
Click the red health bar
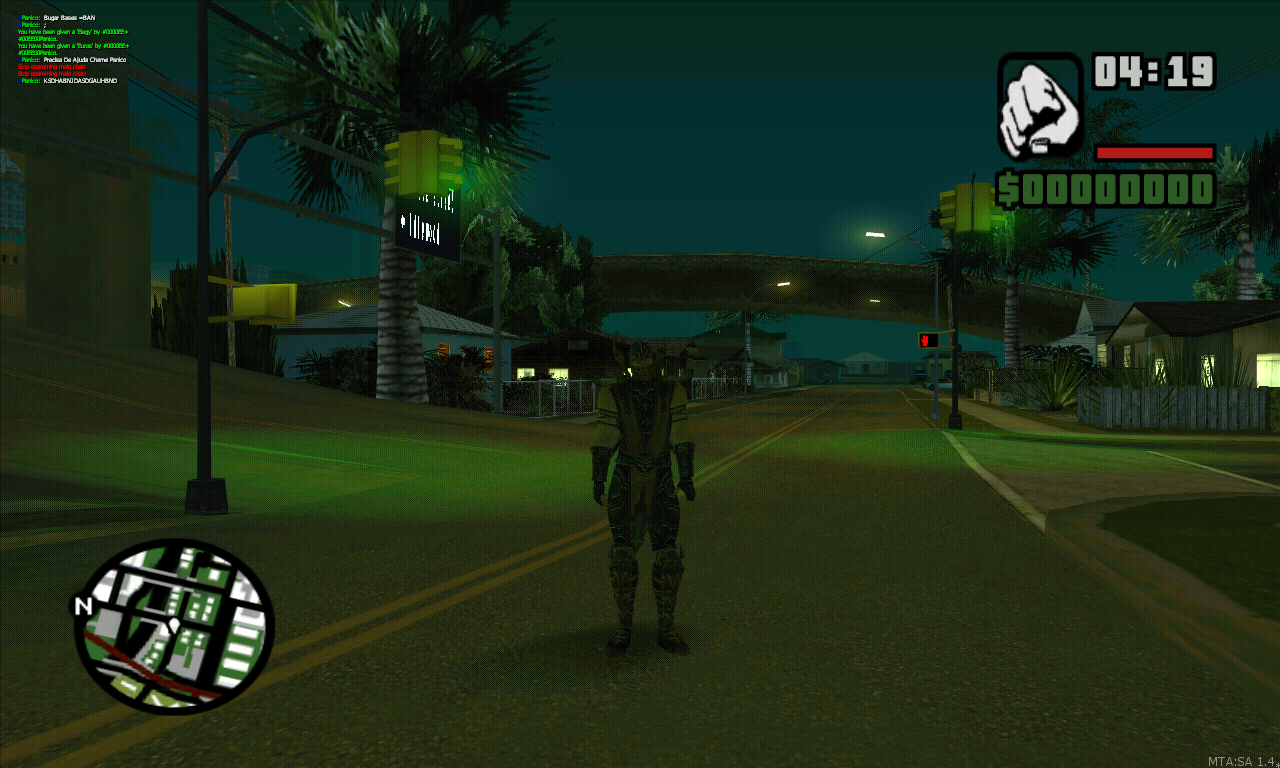coord(1155,152)
